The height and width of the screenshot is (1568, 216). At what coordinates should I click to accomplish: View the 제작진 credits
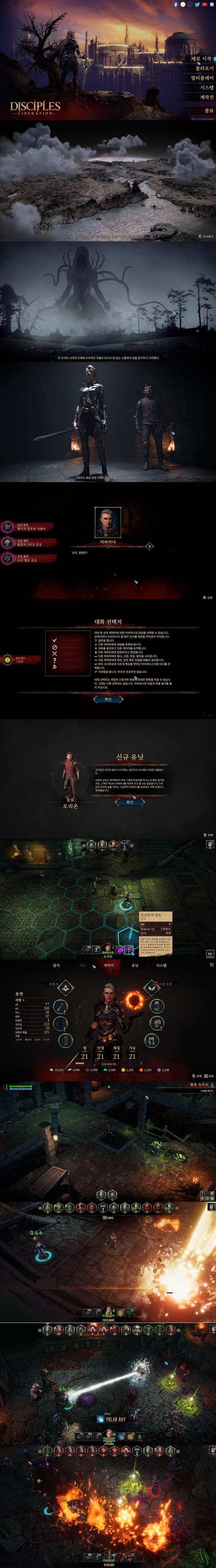[x=207, y=97]
